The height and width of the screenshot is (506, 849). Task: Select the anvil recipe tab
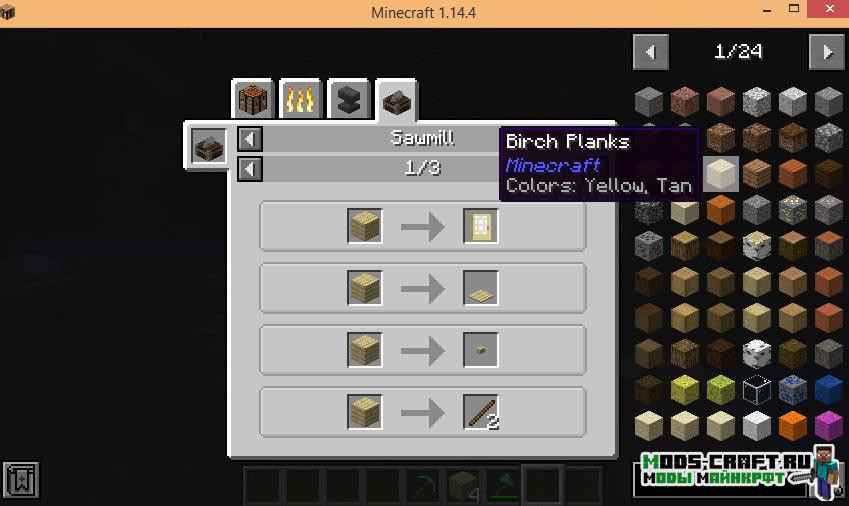point(349,100)
